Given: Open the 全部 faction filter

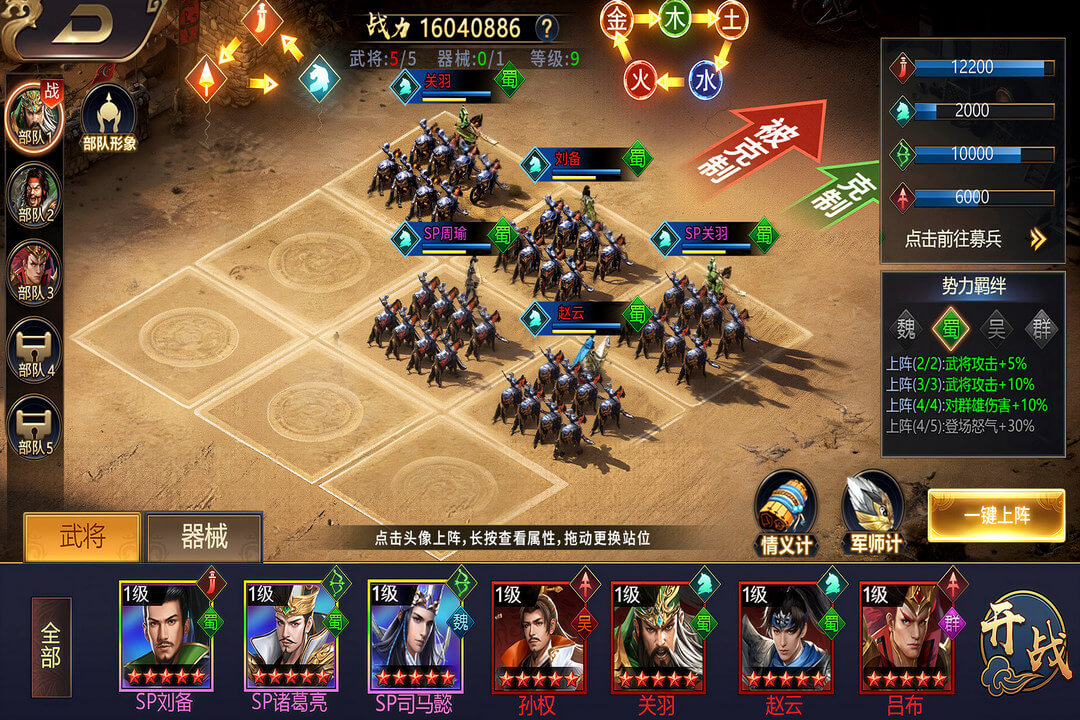Looking at the screenshot, I should [x=51, y=647].
